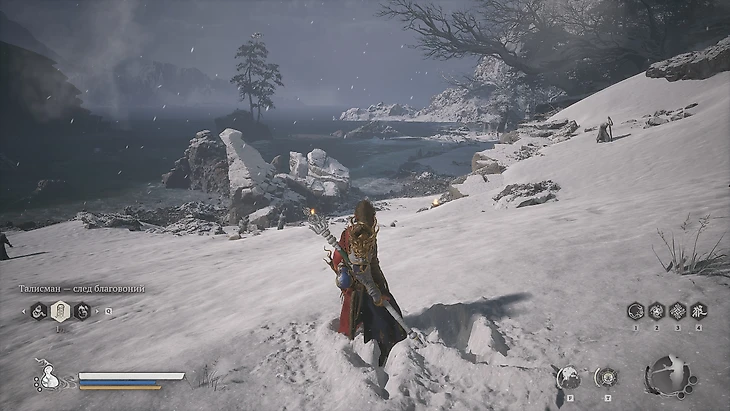The image size is (730, 411).
Task: Select the highlighted incense trail talisman slot
Action: click(60, 311)
